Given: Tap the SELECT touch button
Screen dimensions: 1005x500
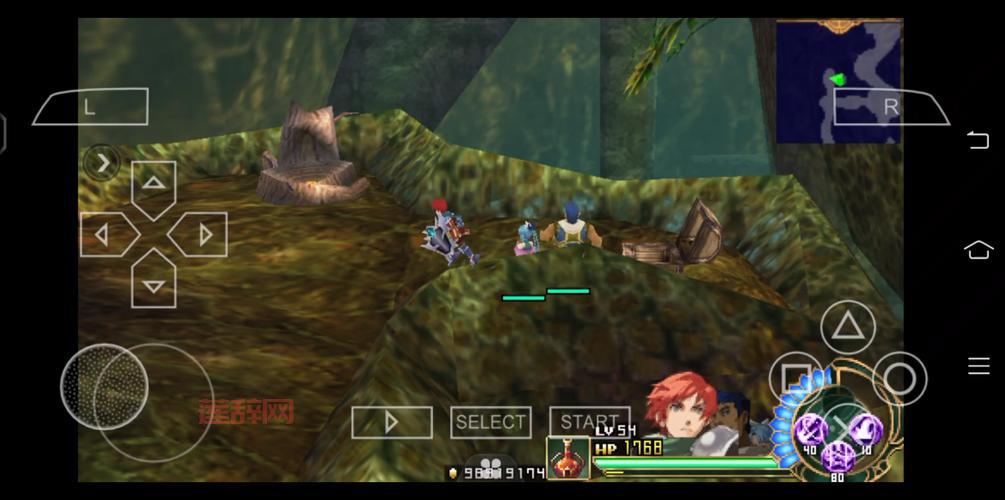Looking at the screenshot, I should 490,422.
